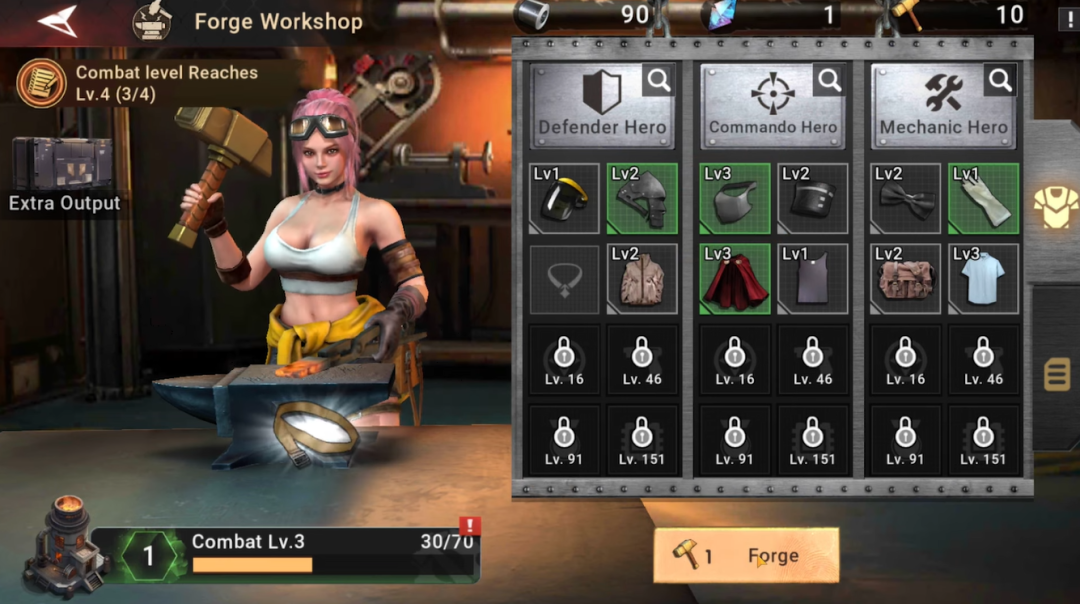Screen dimensions: 1080x604
Task: Select the Lv3 red cloak slot
Action: tap(735, 279)
